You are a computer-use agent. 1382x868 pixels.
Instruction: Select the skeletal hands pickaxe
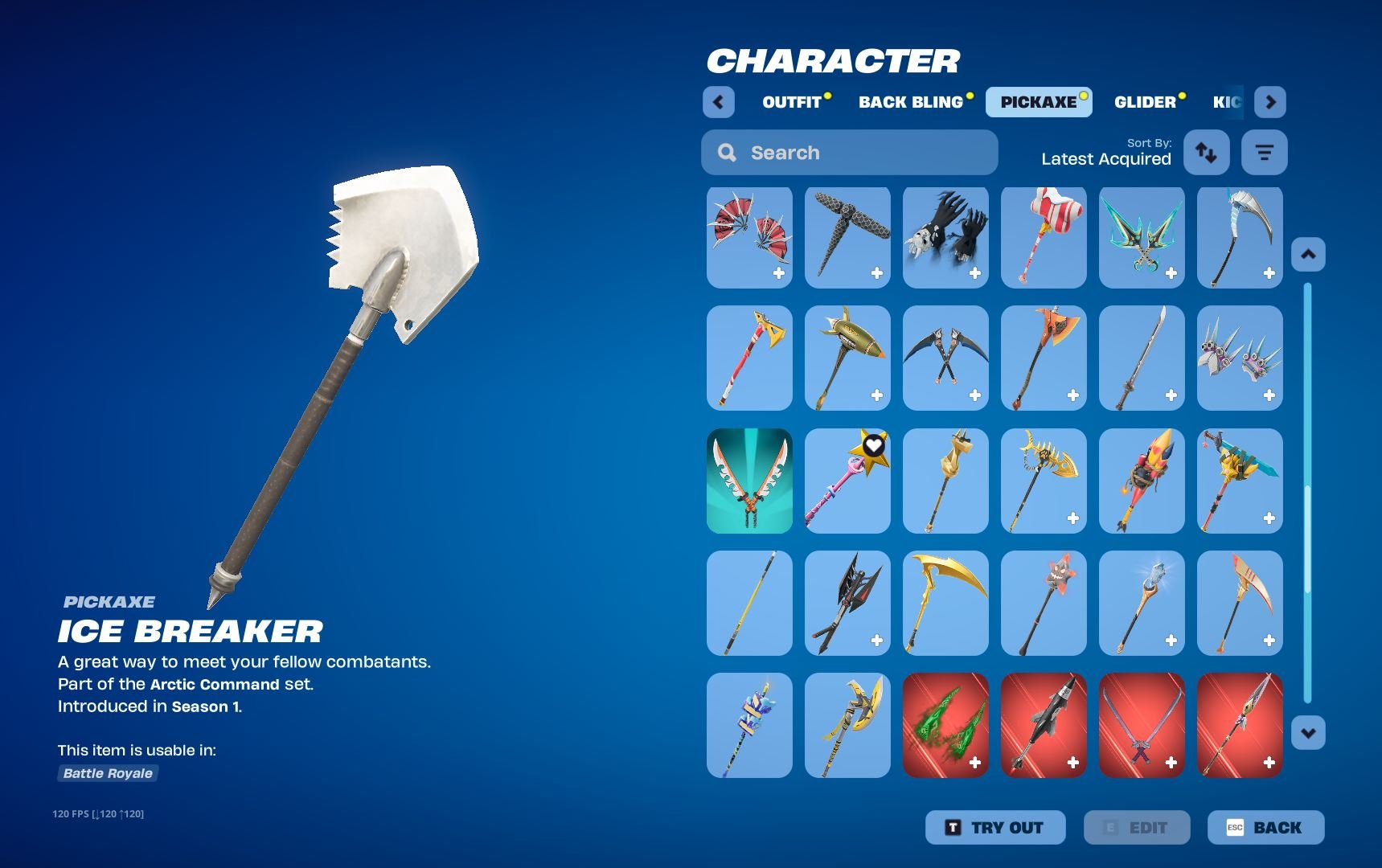[x=945, y=236]
